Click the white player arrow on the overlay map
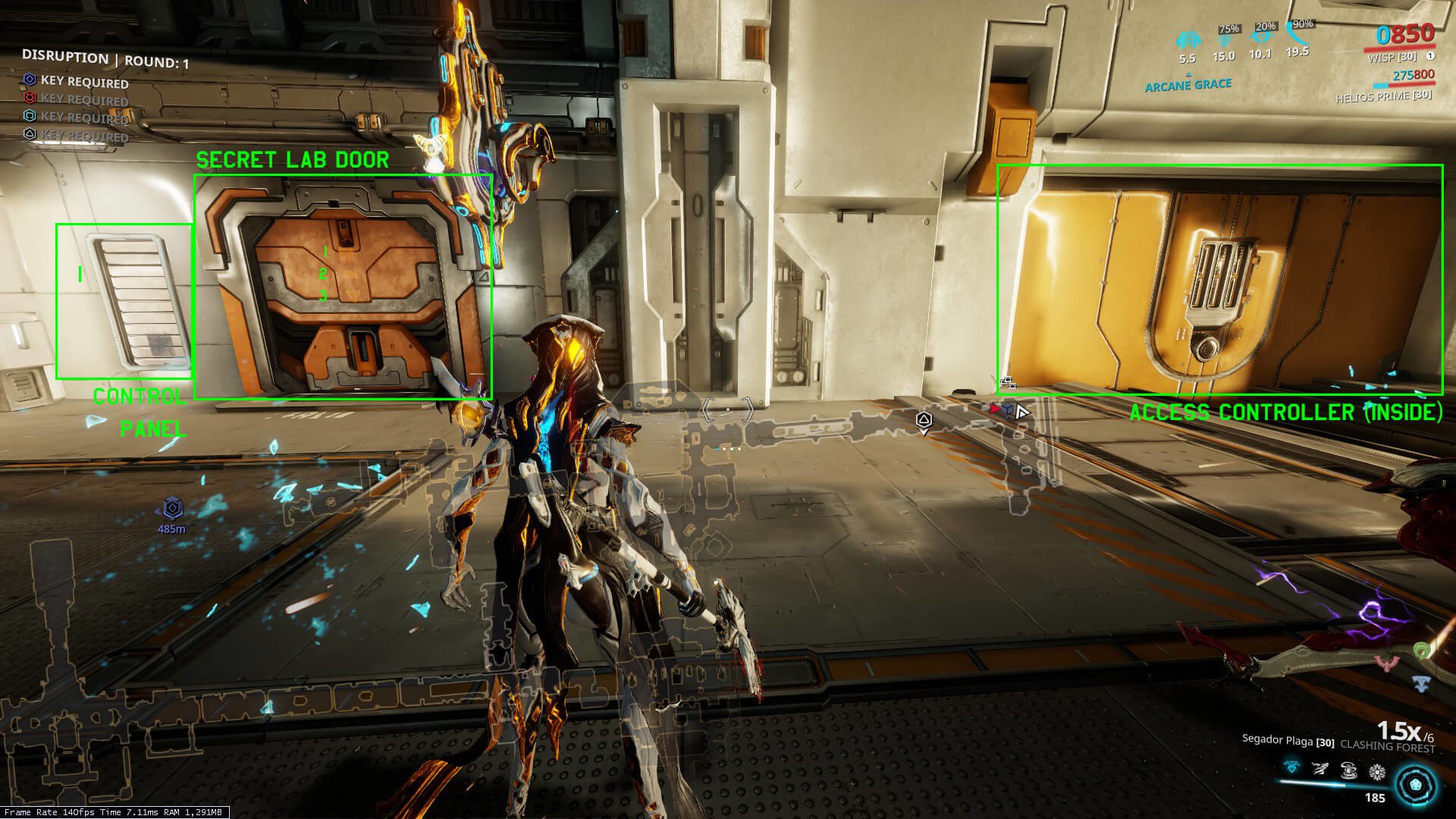Image resolution: width=1456 pixels, height=819 pixels. pyautogui.click(x=1022, y=412)
